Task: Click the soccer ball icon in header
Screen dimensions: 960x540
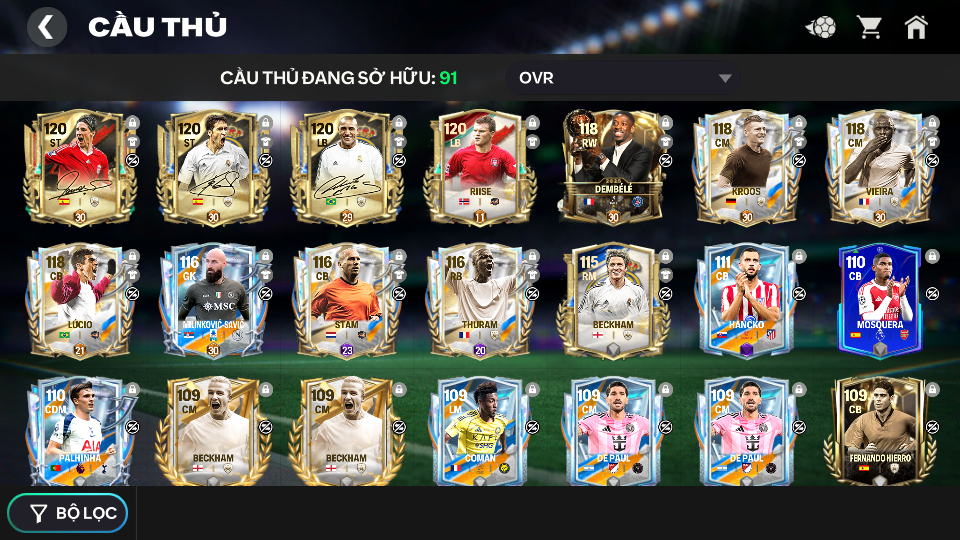Action: point(822,27)
